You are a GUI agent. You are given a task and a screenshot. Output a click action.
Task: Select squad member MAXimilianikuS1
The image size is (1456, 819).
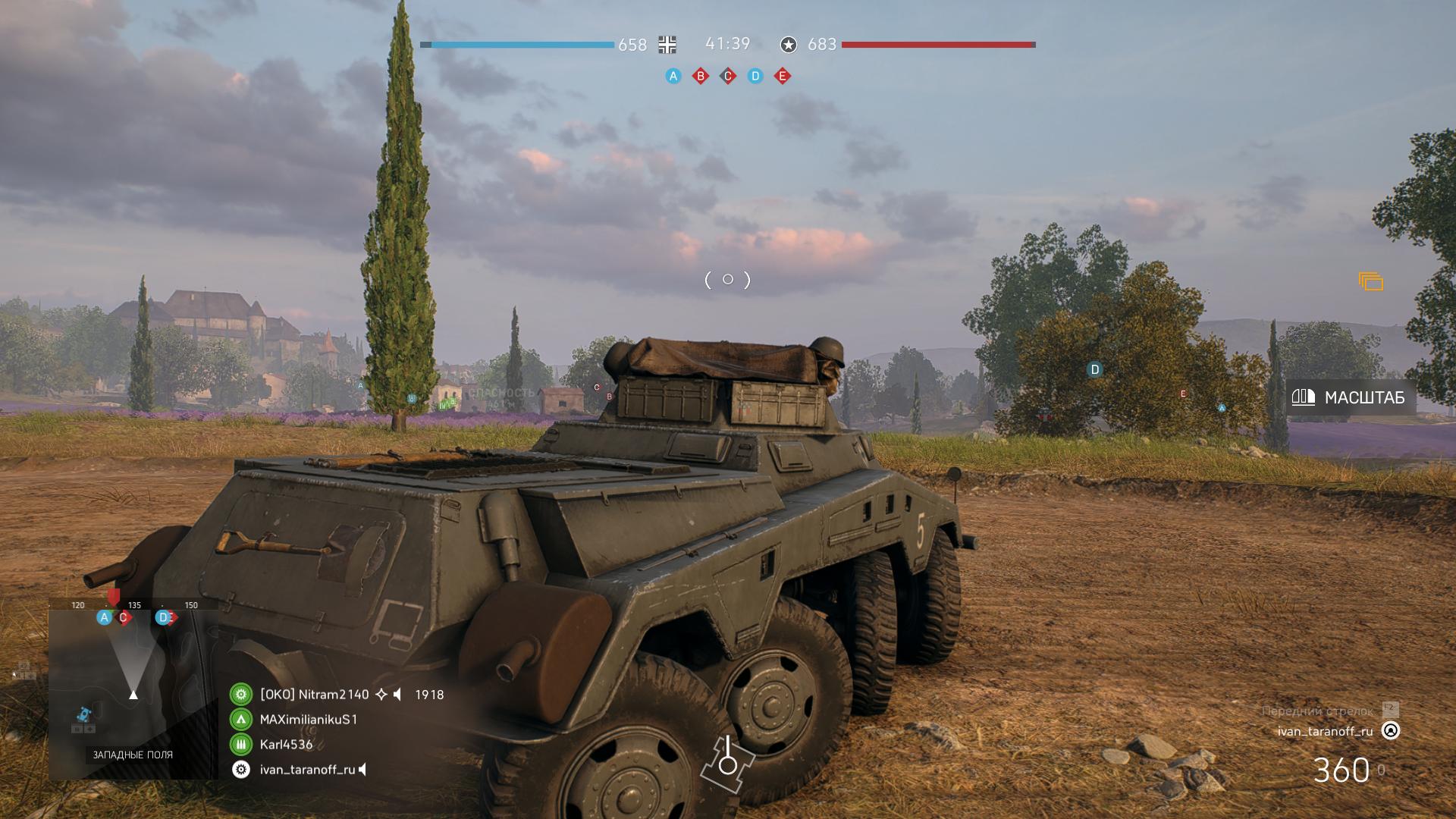point(308,719)
